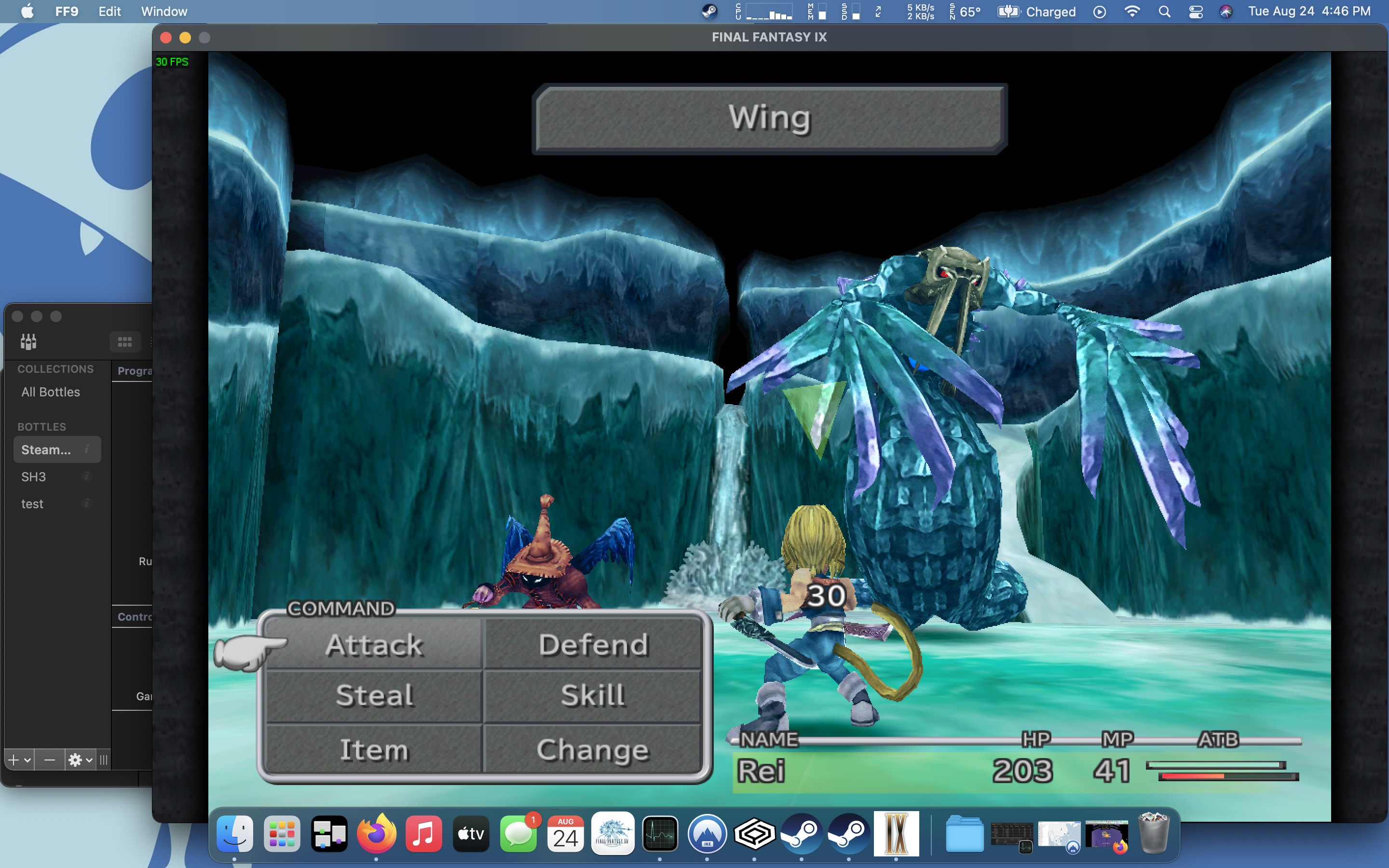Open the add-bottle (+) dropdown chevron

[27, 759]
